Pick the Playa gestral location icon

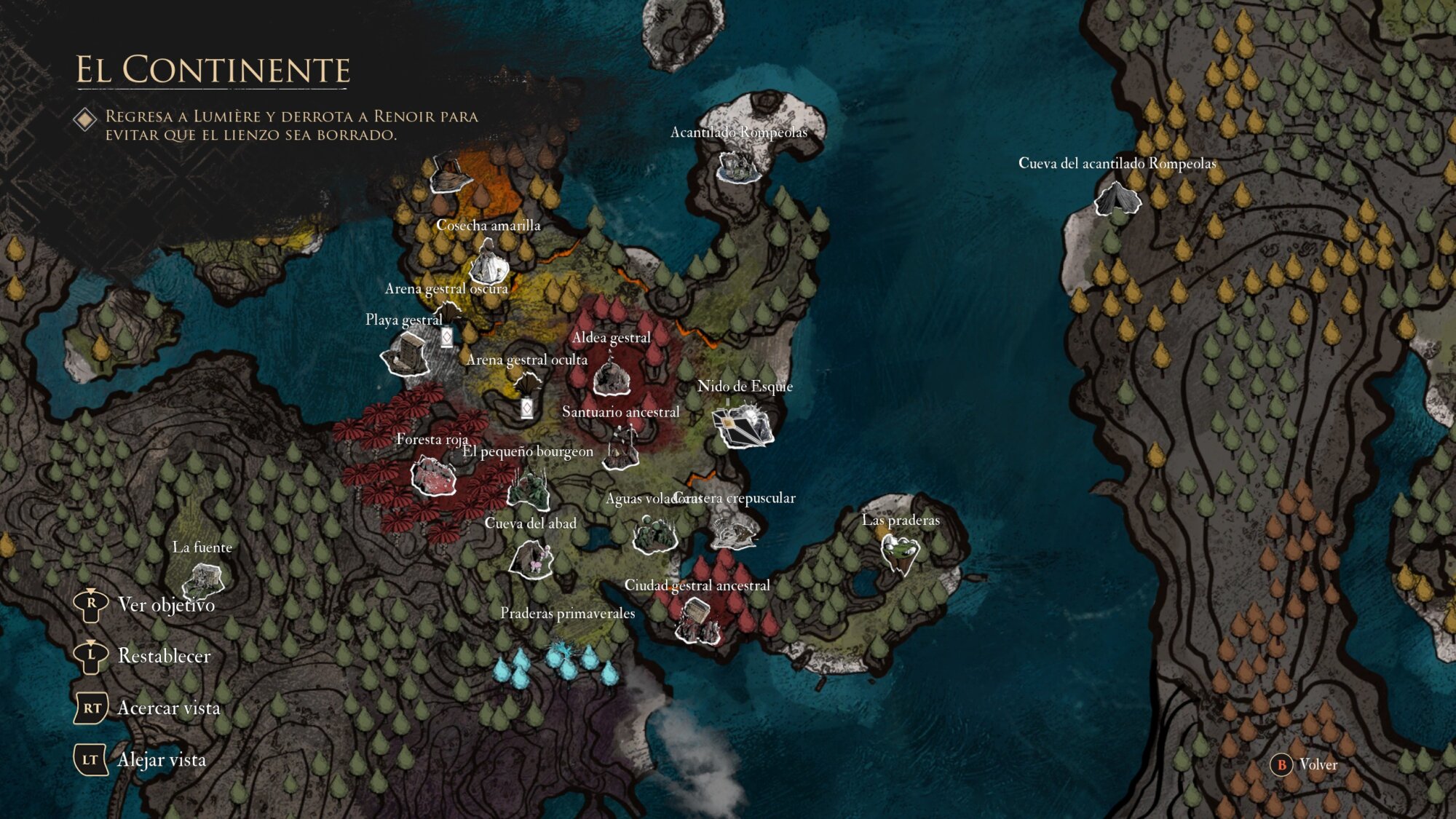[406, 355]
